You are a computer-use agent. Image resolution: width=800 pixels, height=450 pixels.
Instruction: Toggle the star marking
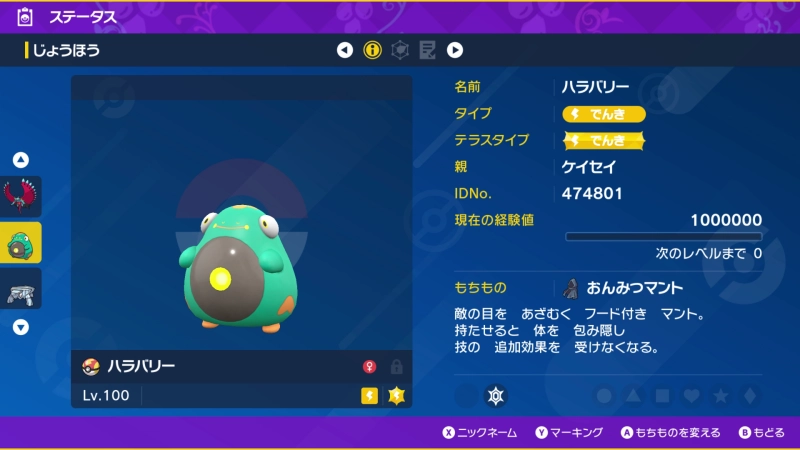pyautogui.click(x=720, y=396)
